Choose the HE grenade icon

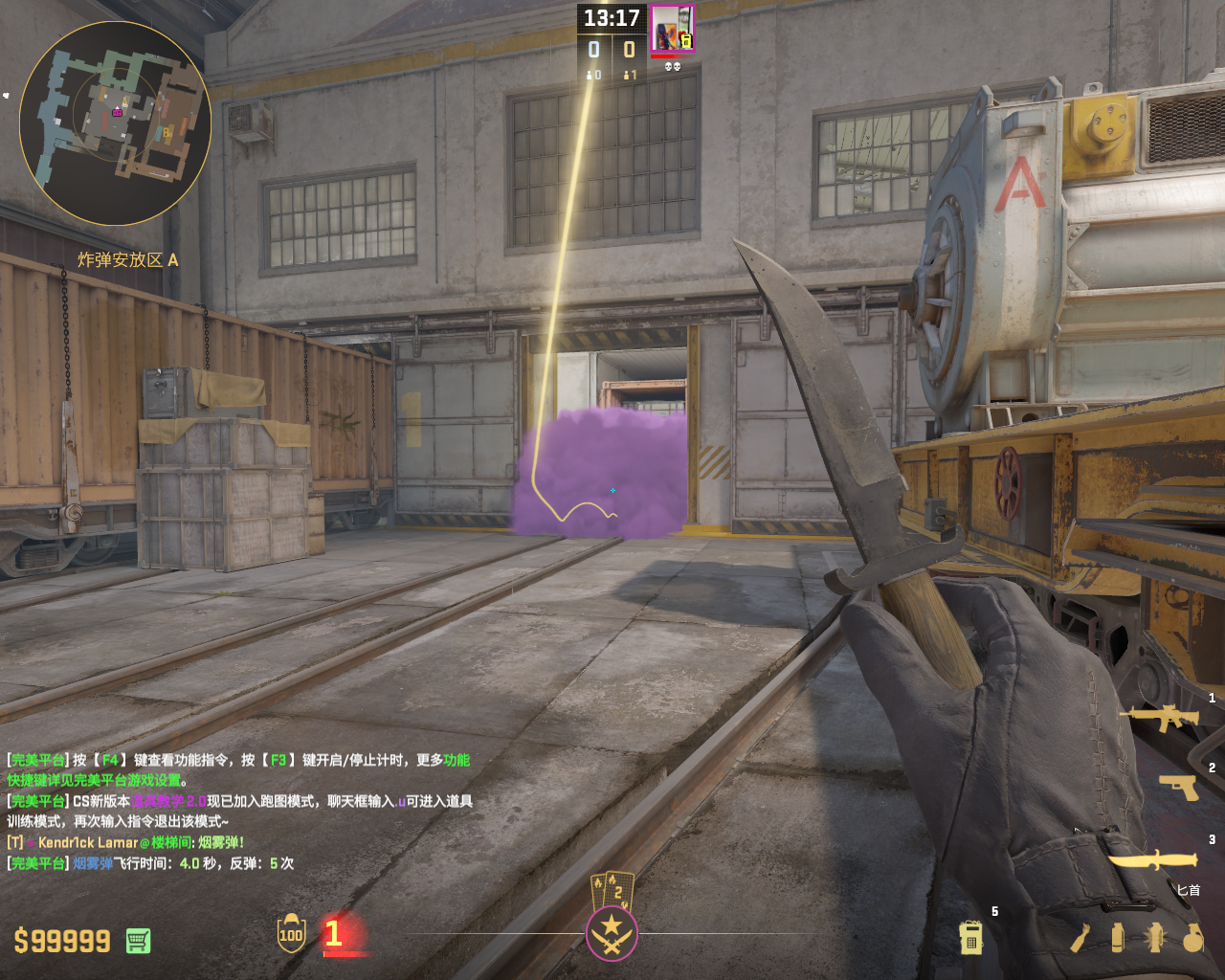[x=1192, y=938]
